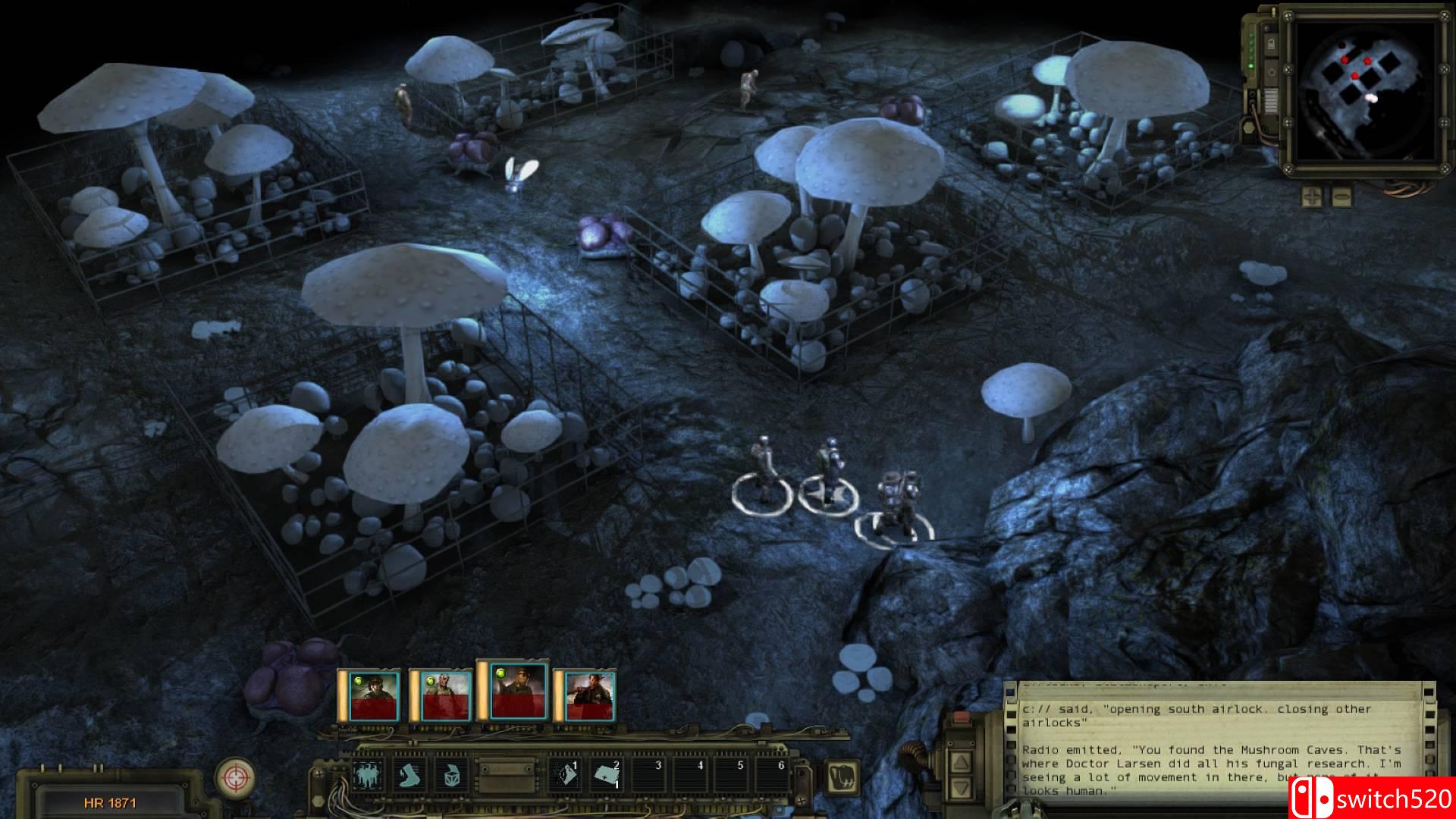Select the second ranger portrait with white hair
Image resolution: width=1456 pixels, height=819 pixels.
447,696
